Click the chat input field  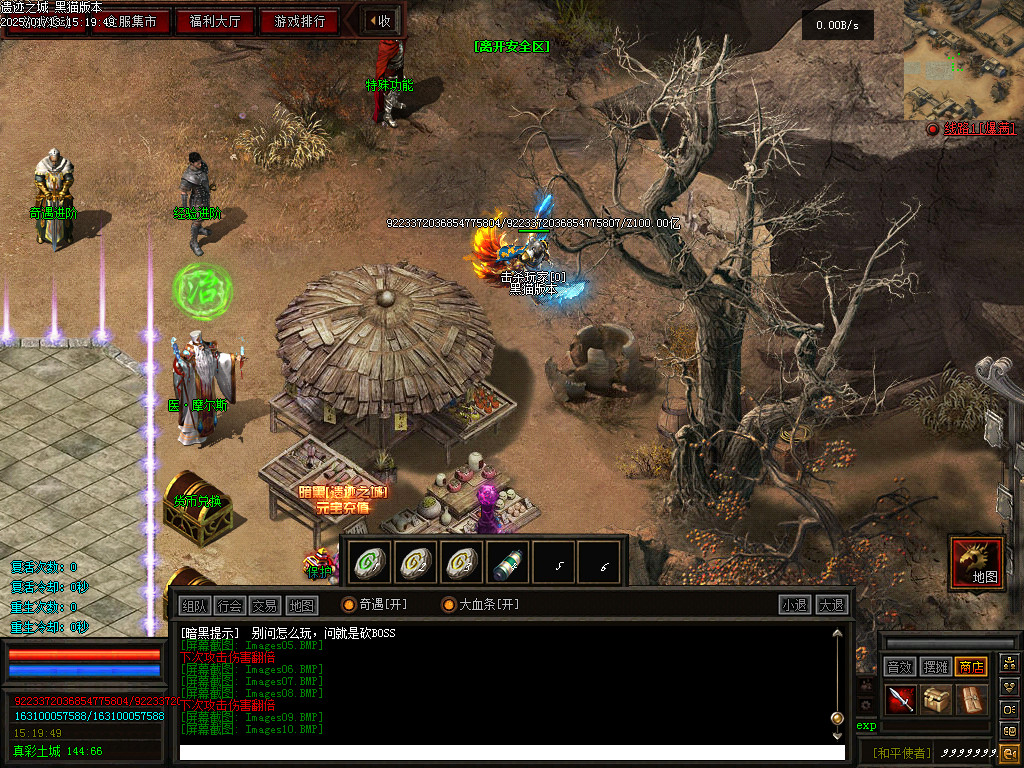pos(510,752)
